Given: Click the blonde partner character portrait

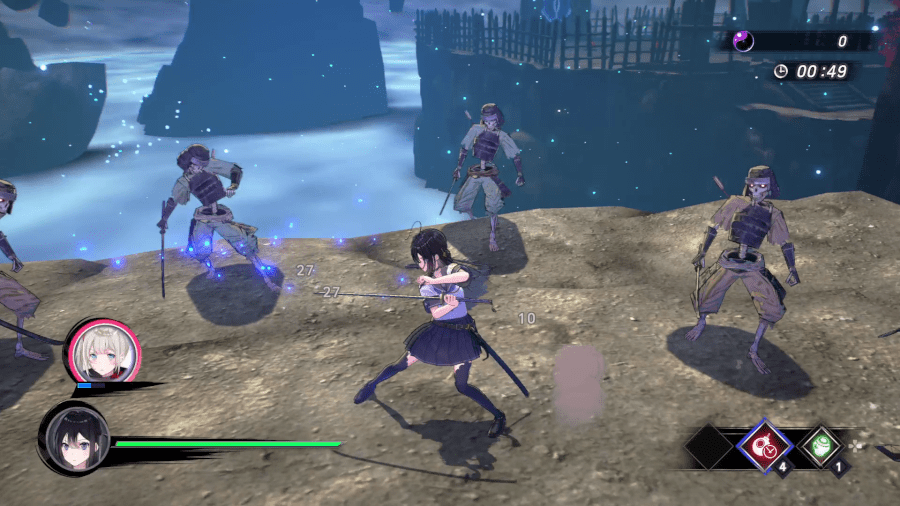Looking at the screenshot, I should [x=103, y=350].
